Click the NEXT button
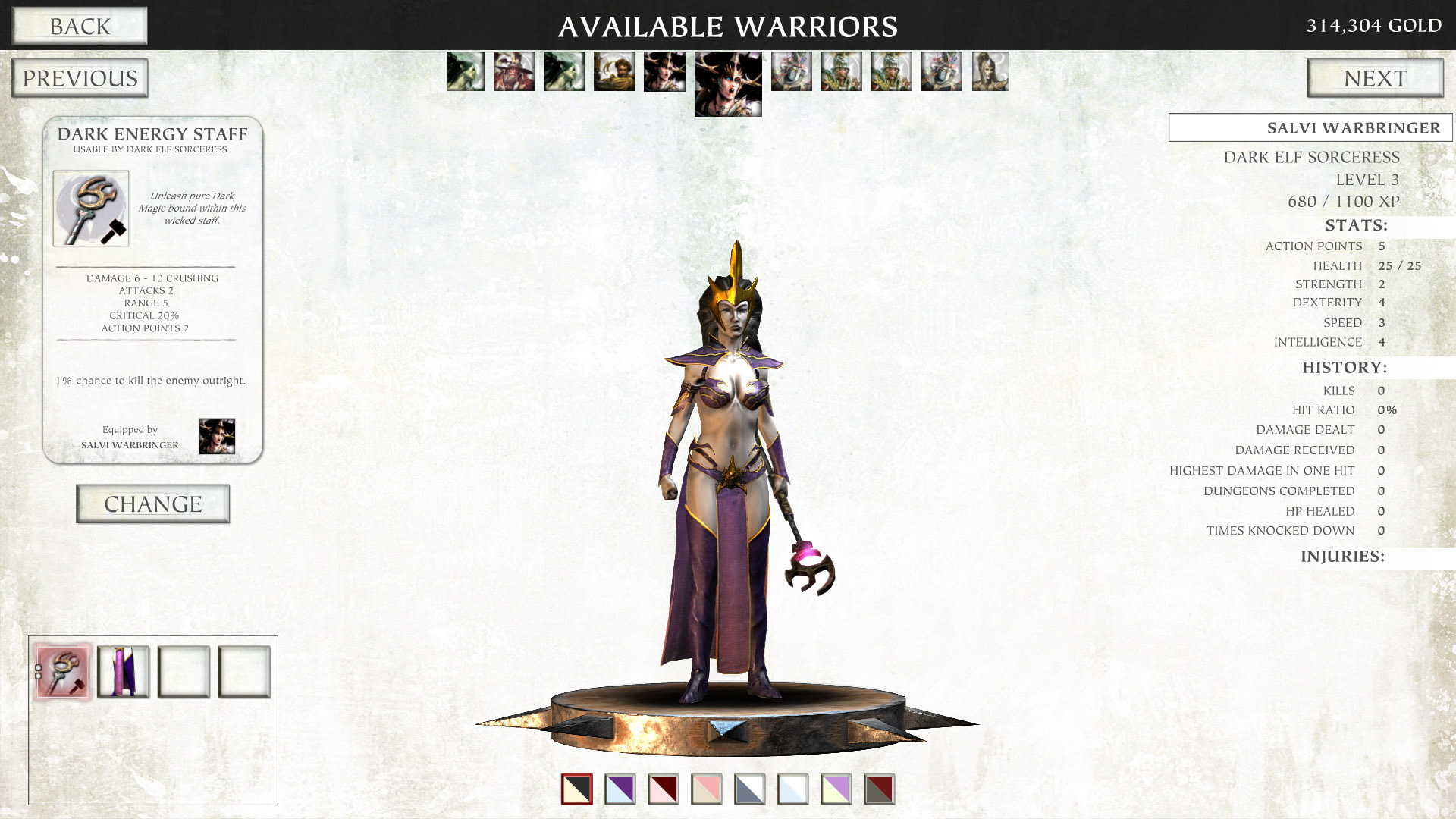 [x=1376, y=77]
